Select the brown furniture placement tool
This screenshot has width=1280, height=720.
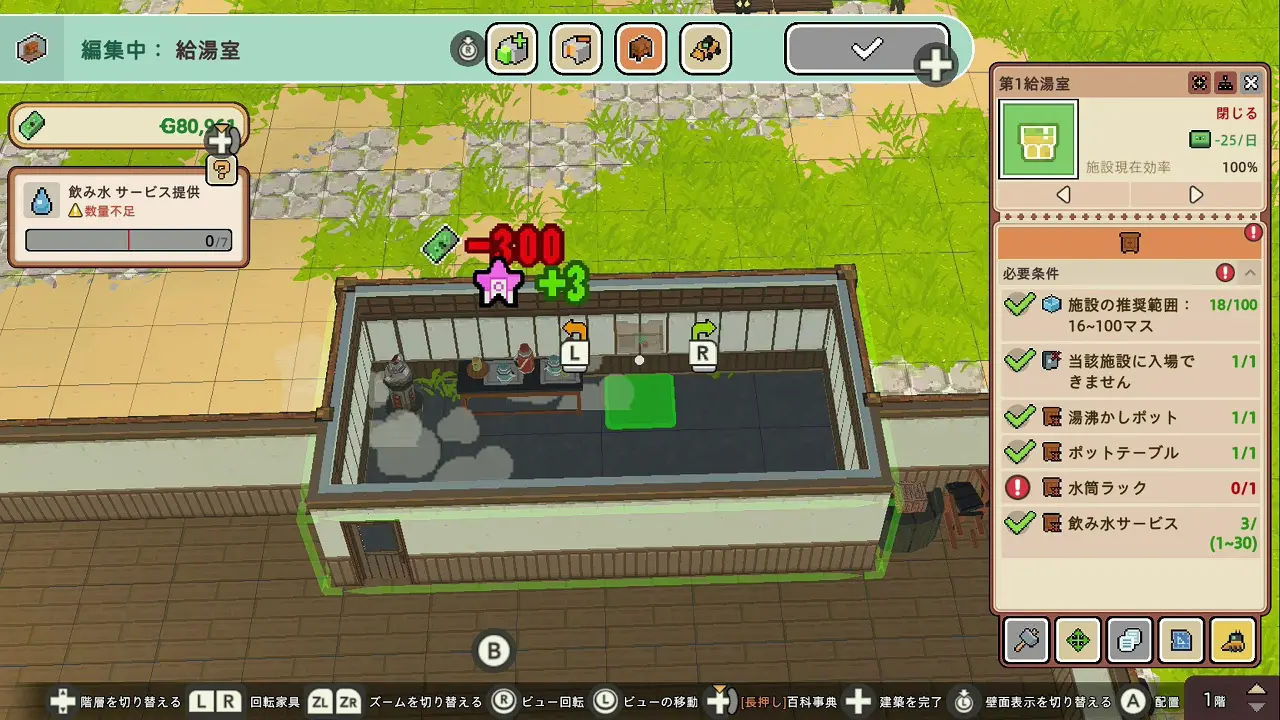click(x=641, y=48)
